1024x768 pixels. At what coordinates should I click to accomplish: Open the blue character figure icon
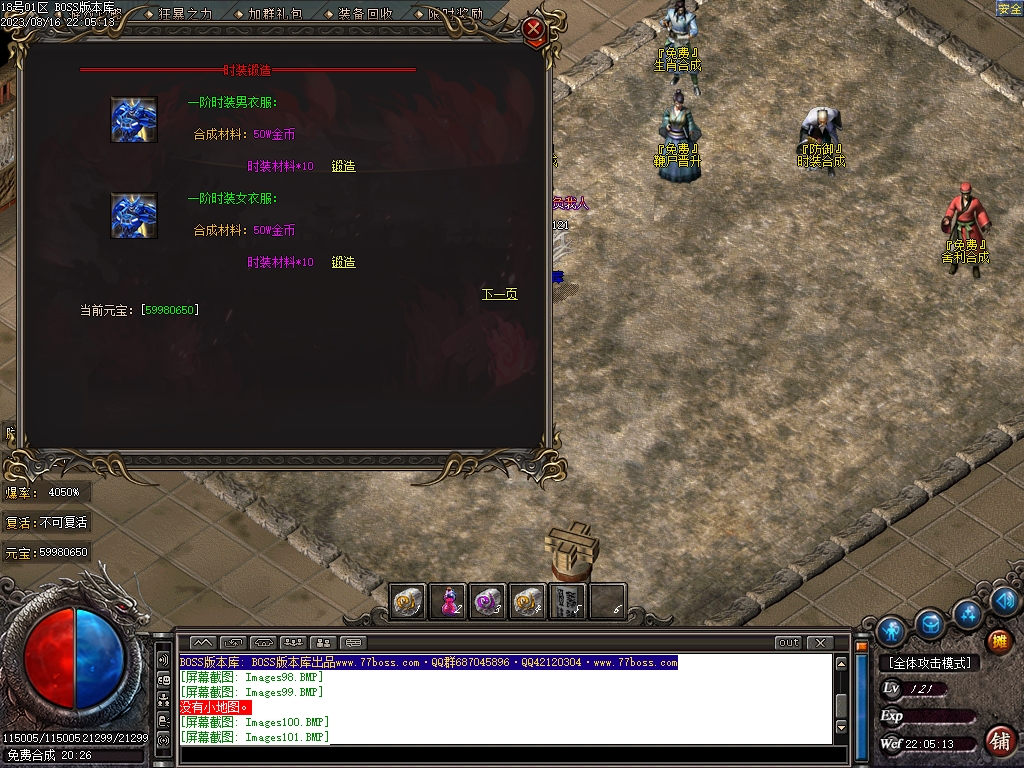[x=890, y=630]
